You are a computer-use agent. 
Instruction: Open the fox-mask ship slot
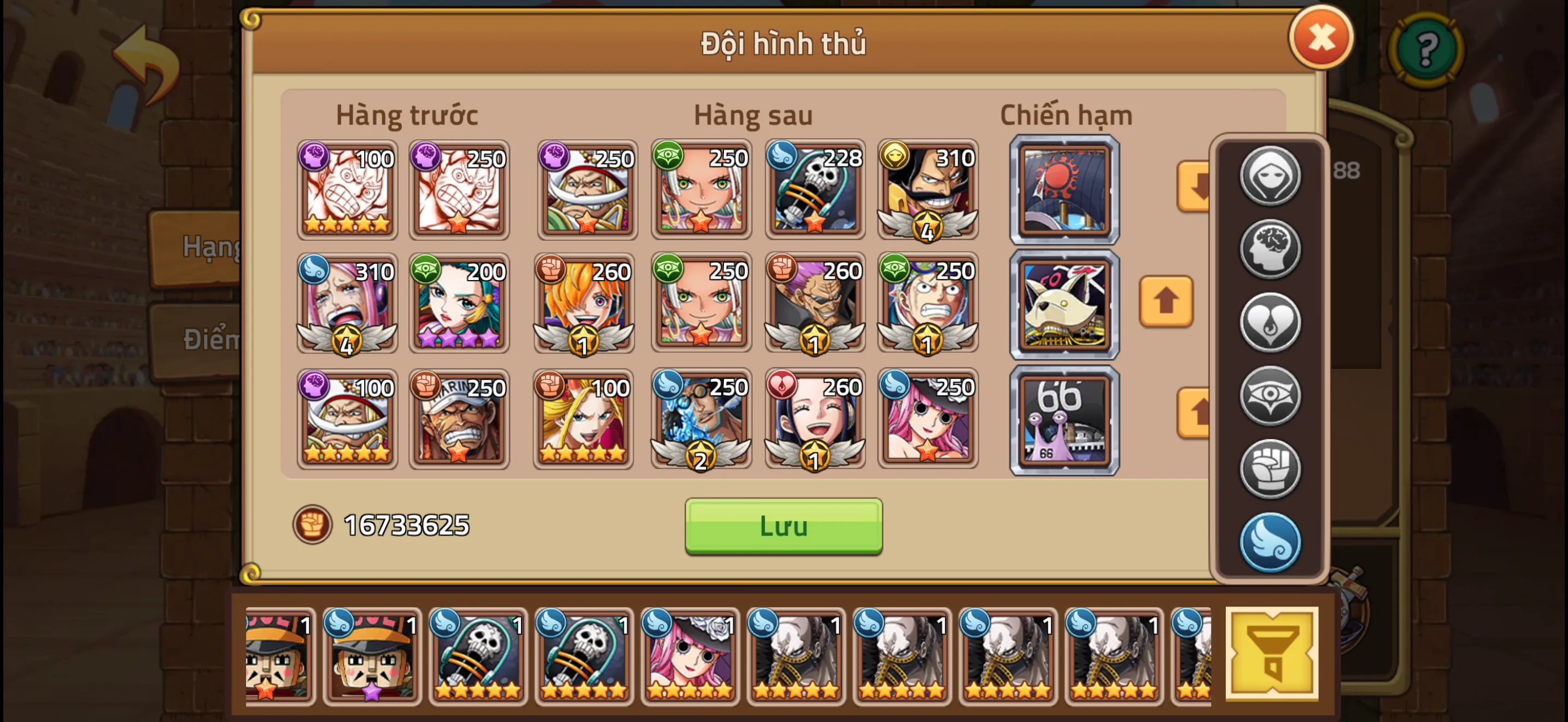1064,303
